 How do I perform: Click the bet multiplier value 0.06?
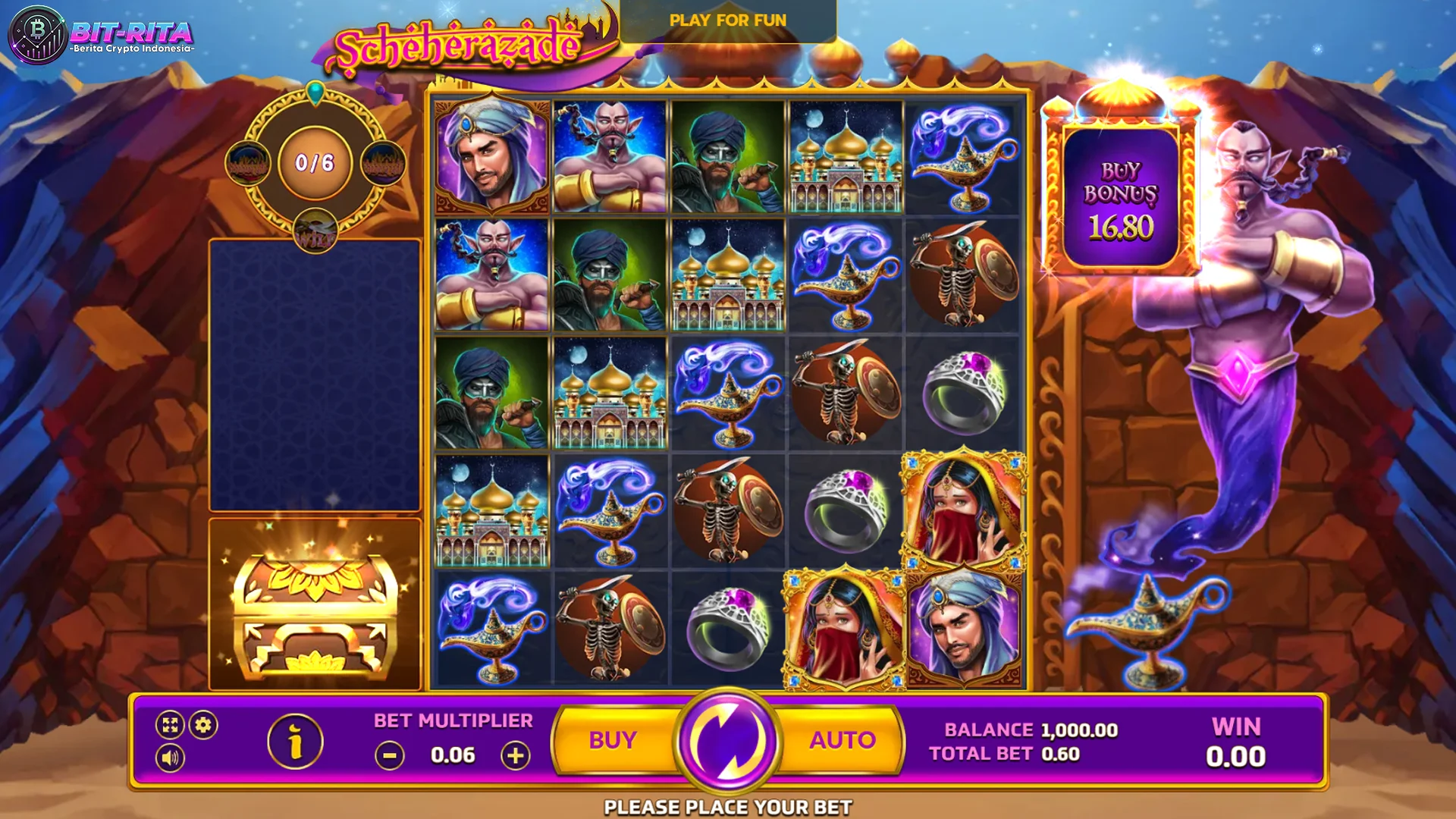click(453, 755)
